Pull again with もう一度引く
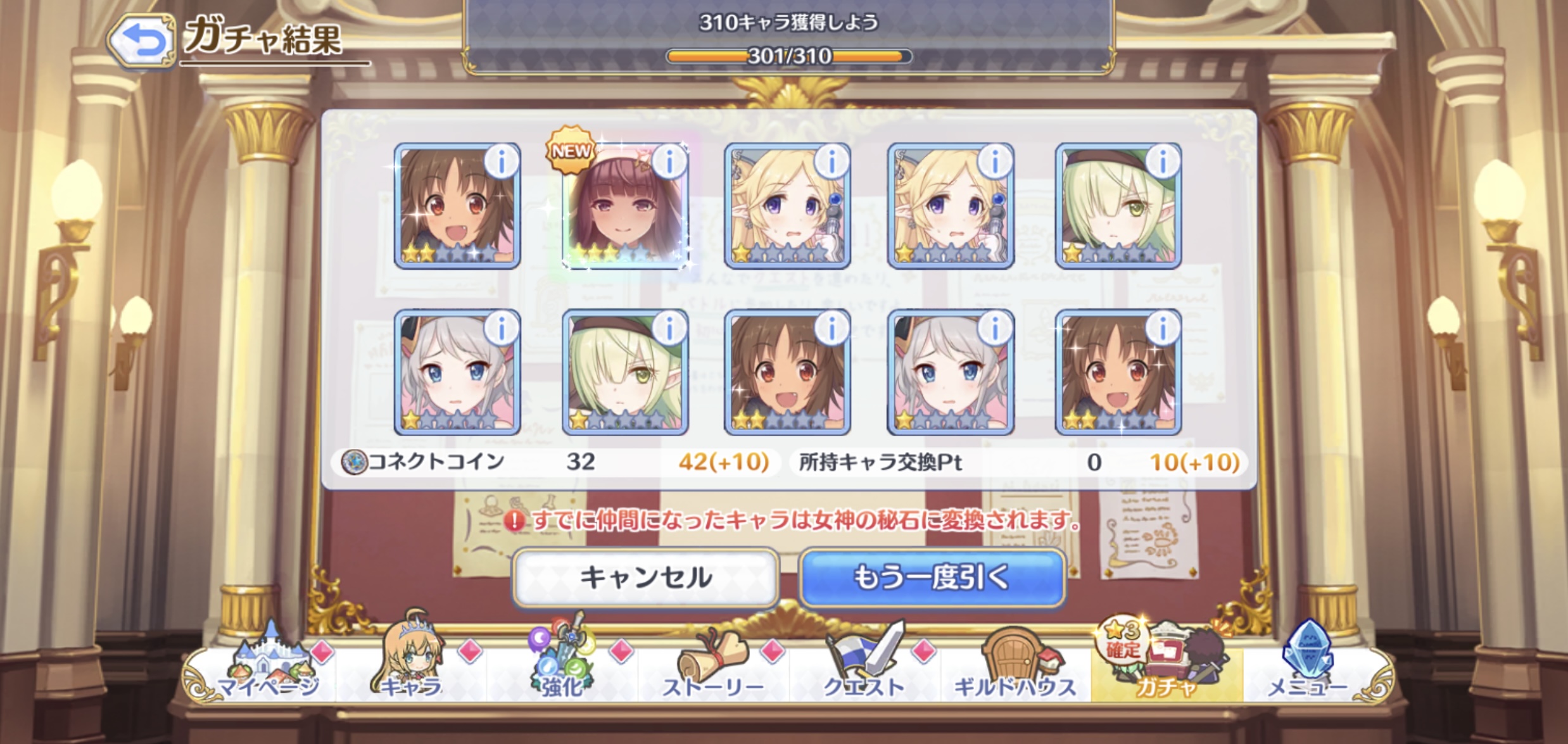 pyautogui.click(x=932, y=577)
